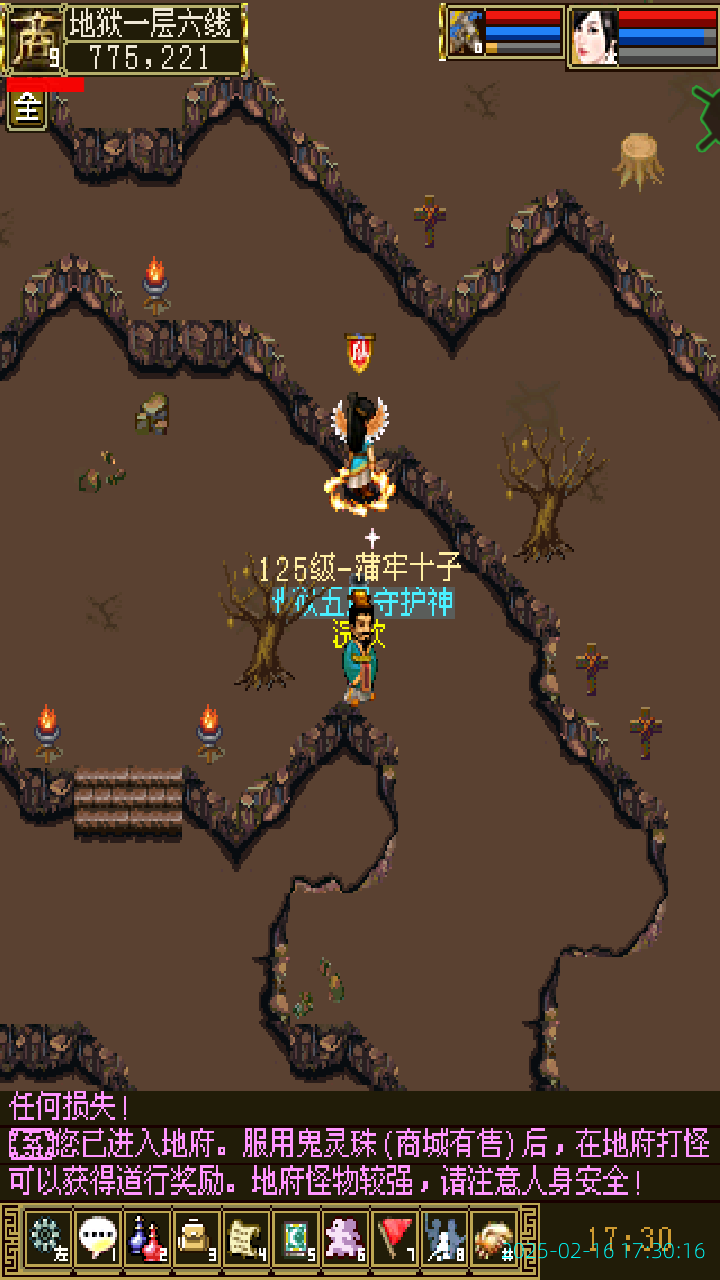
Task: Open the scroll quest log
Action: coord(245,1239)
